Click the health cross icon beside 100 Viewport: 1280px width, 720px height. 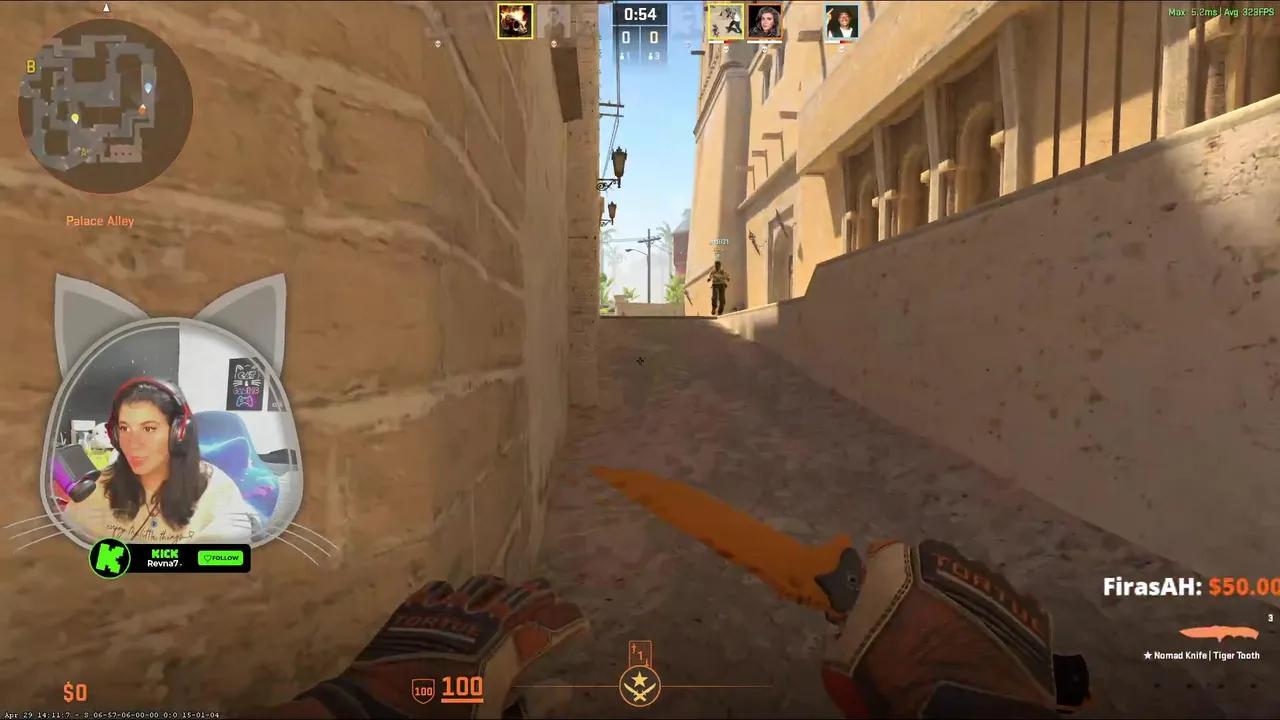[x=421, y=688]
